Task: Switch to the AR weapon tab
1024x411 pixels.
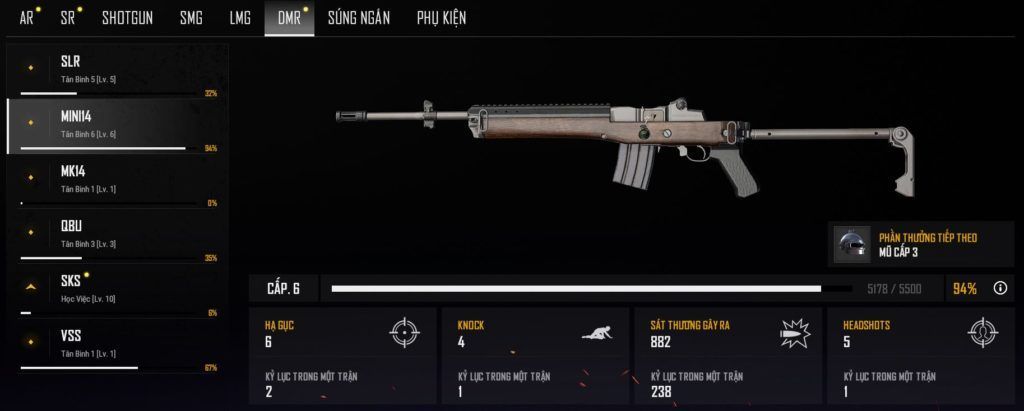Action: 27,17
